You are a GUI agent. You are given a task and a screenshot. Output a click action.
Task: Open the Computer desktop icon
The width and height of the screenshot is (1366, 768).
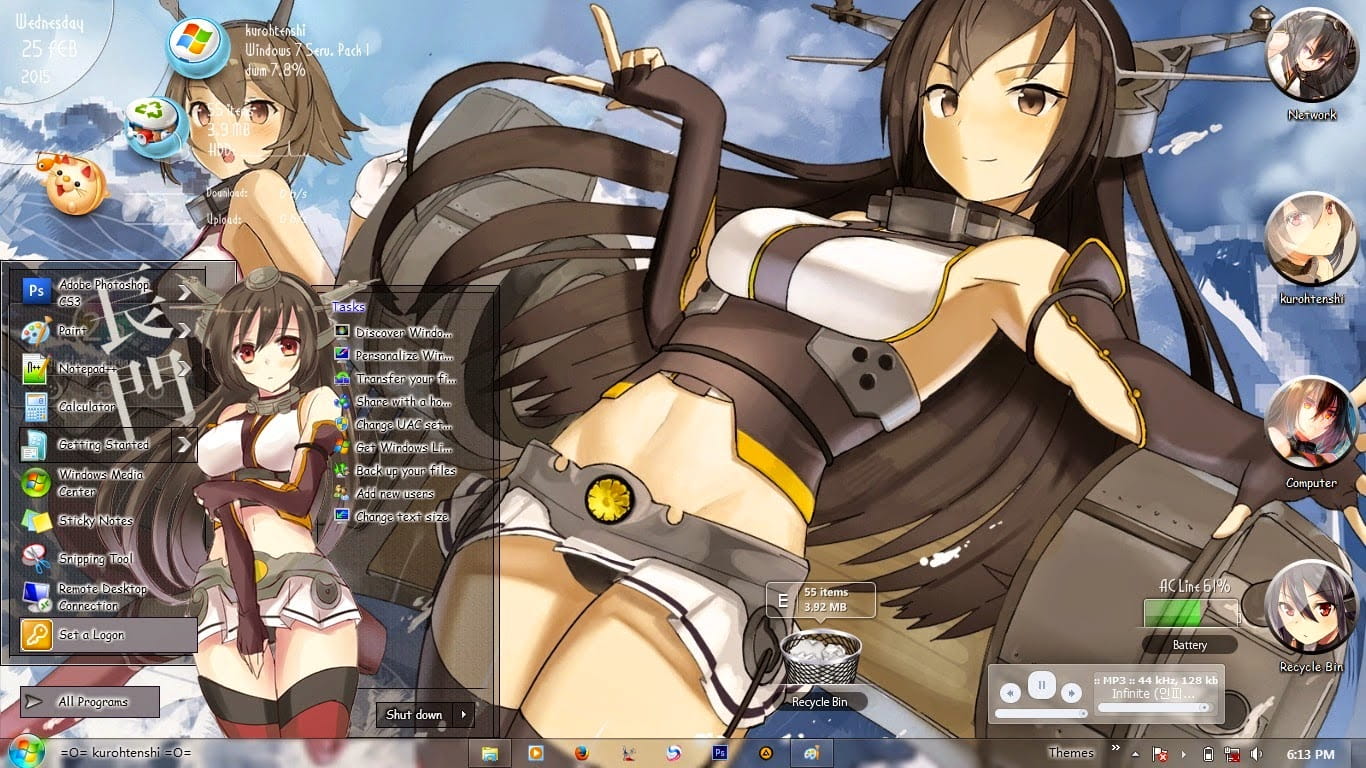(1312, 425)
